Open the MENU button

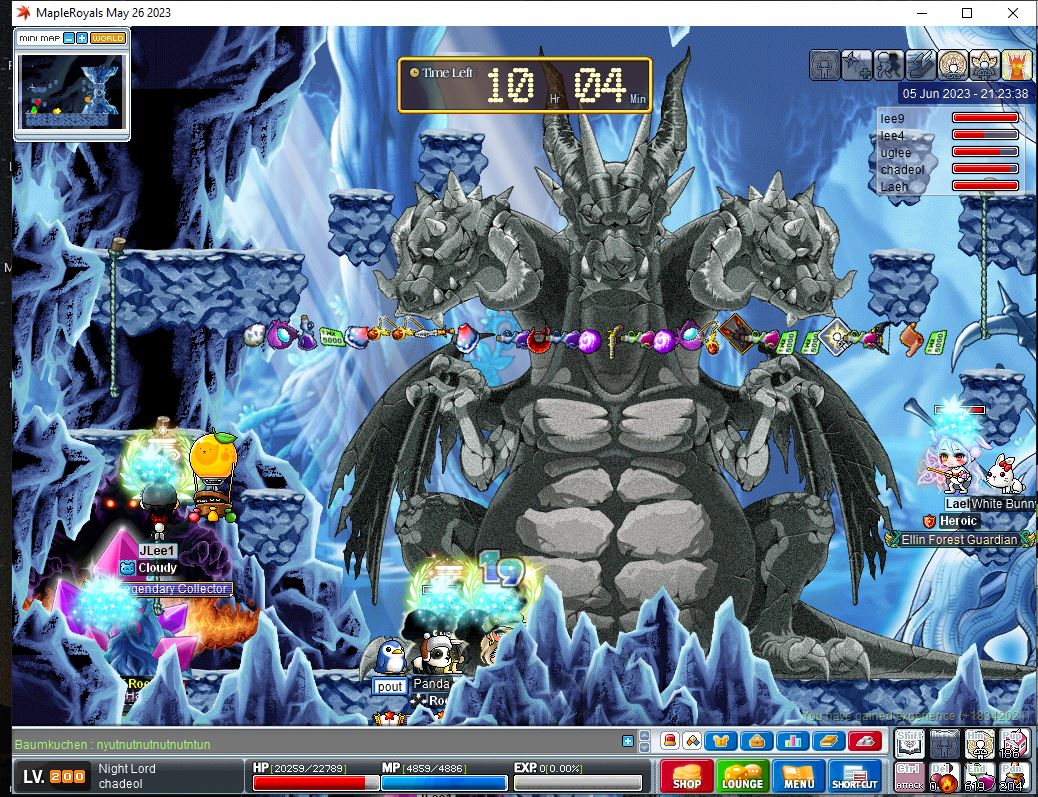tap(799, 777)
